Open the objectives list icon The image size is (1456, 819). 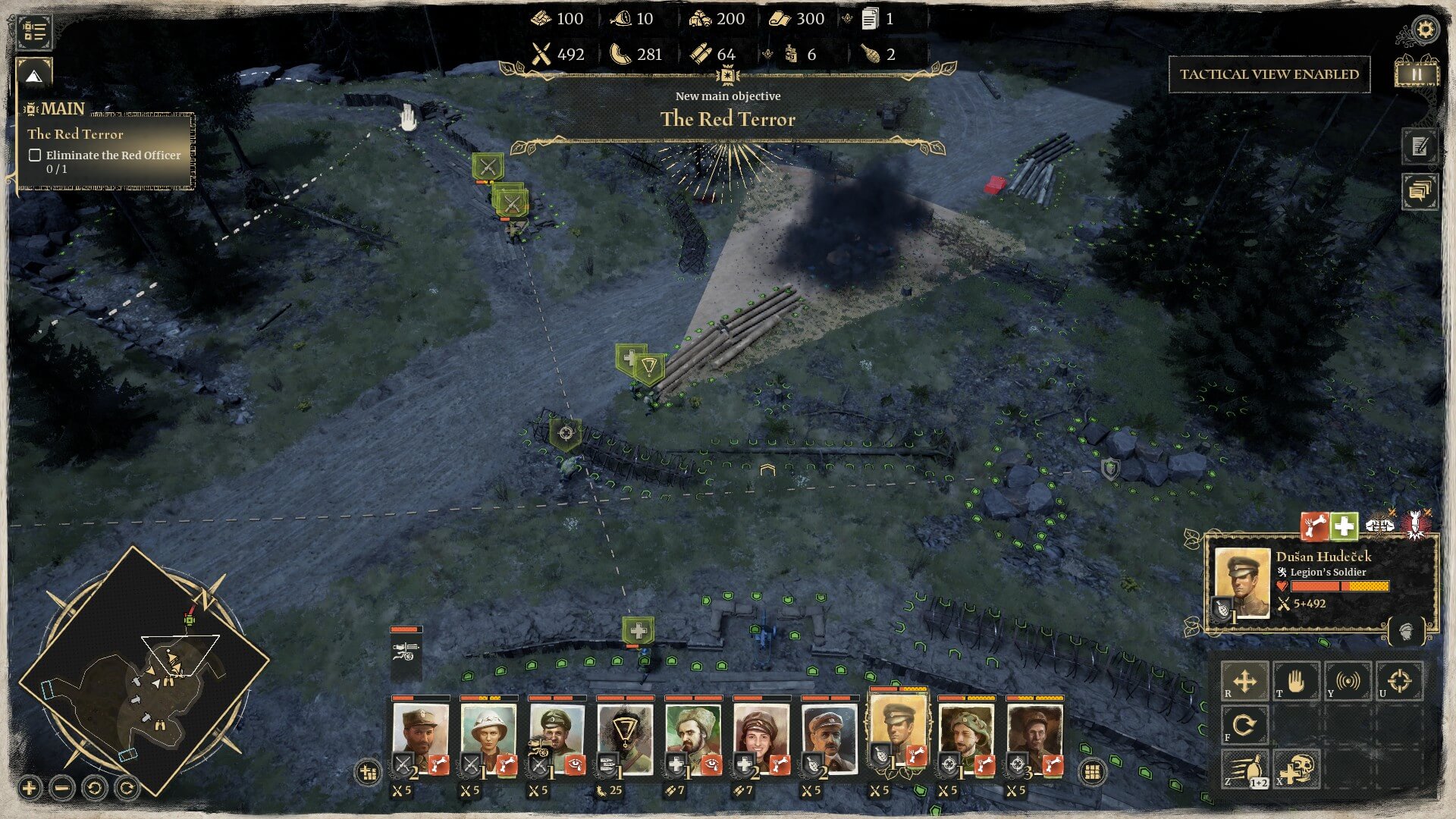(34, 31)
